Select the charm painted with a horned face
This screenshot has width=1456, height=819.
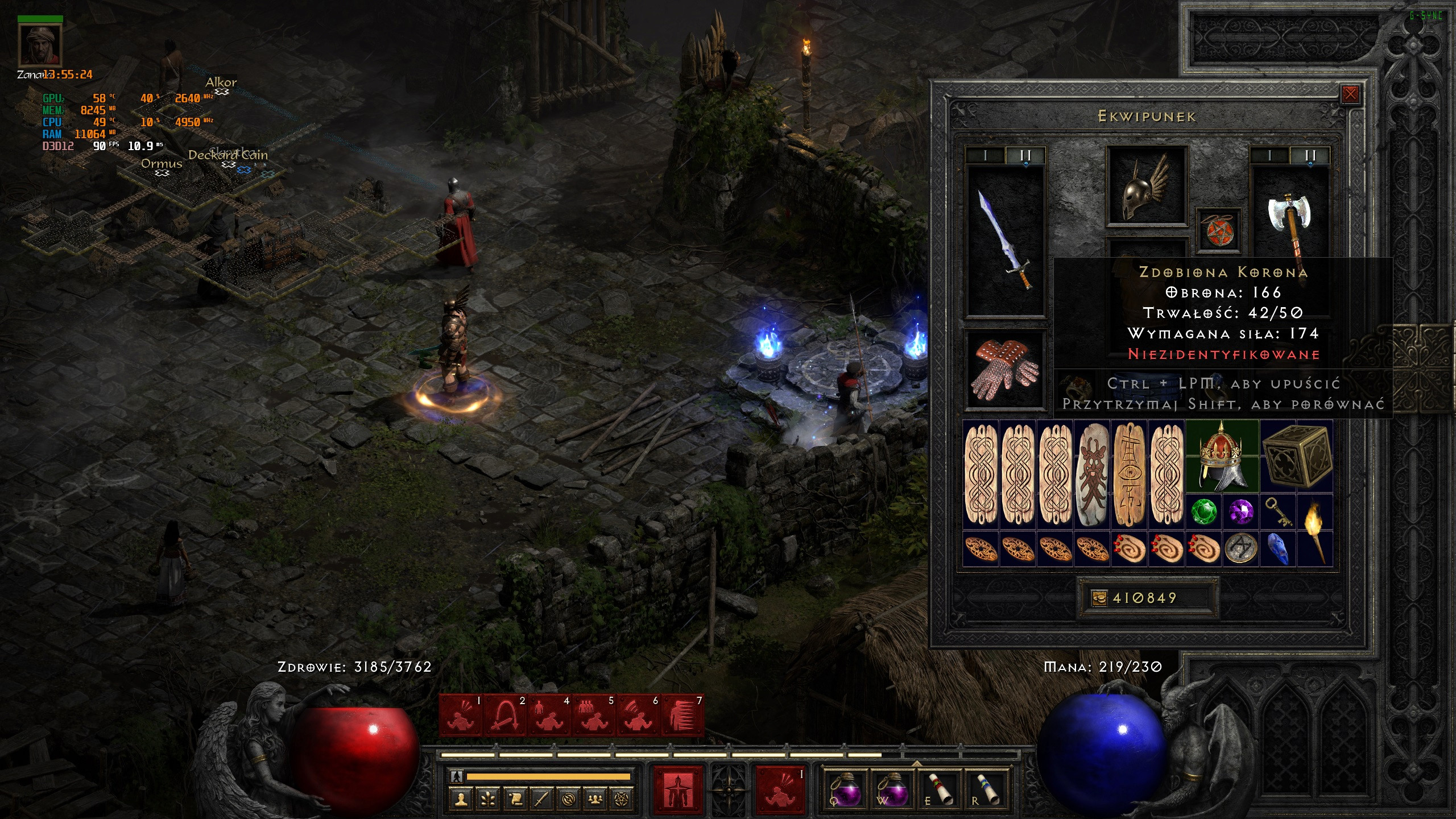1093,475
